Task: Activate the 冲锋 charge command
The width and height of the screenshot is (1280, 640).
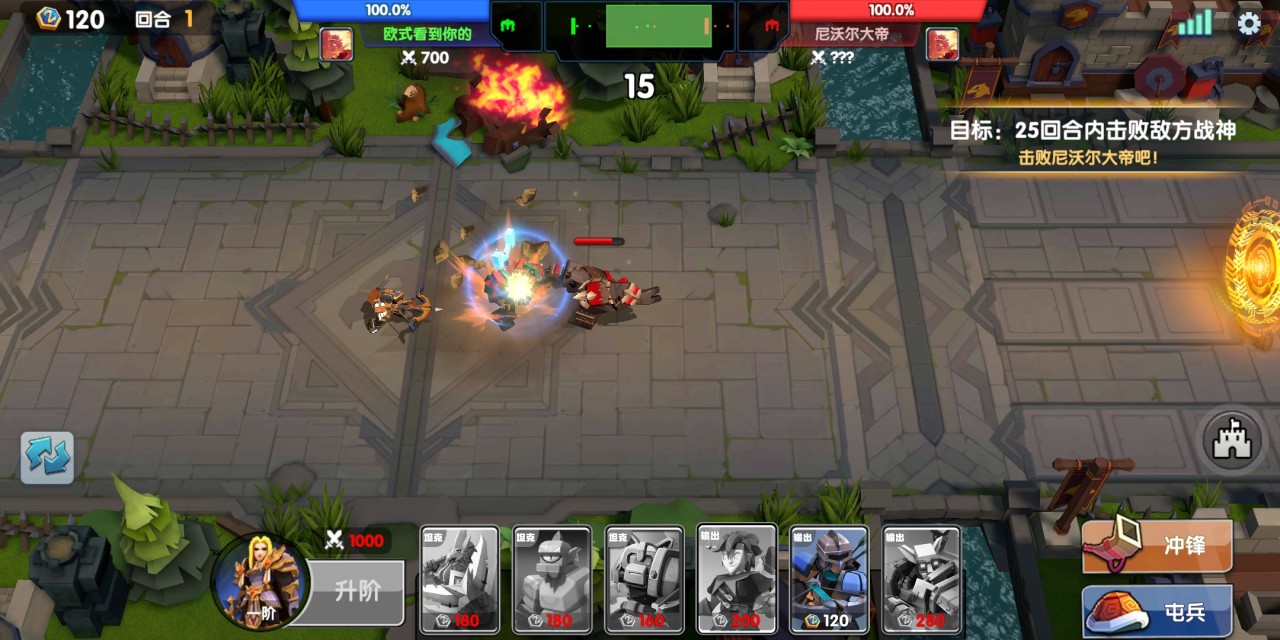Action: pyautogui.click(x=1158, y=546)
